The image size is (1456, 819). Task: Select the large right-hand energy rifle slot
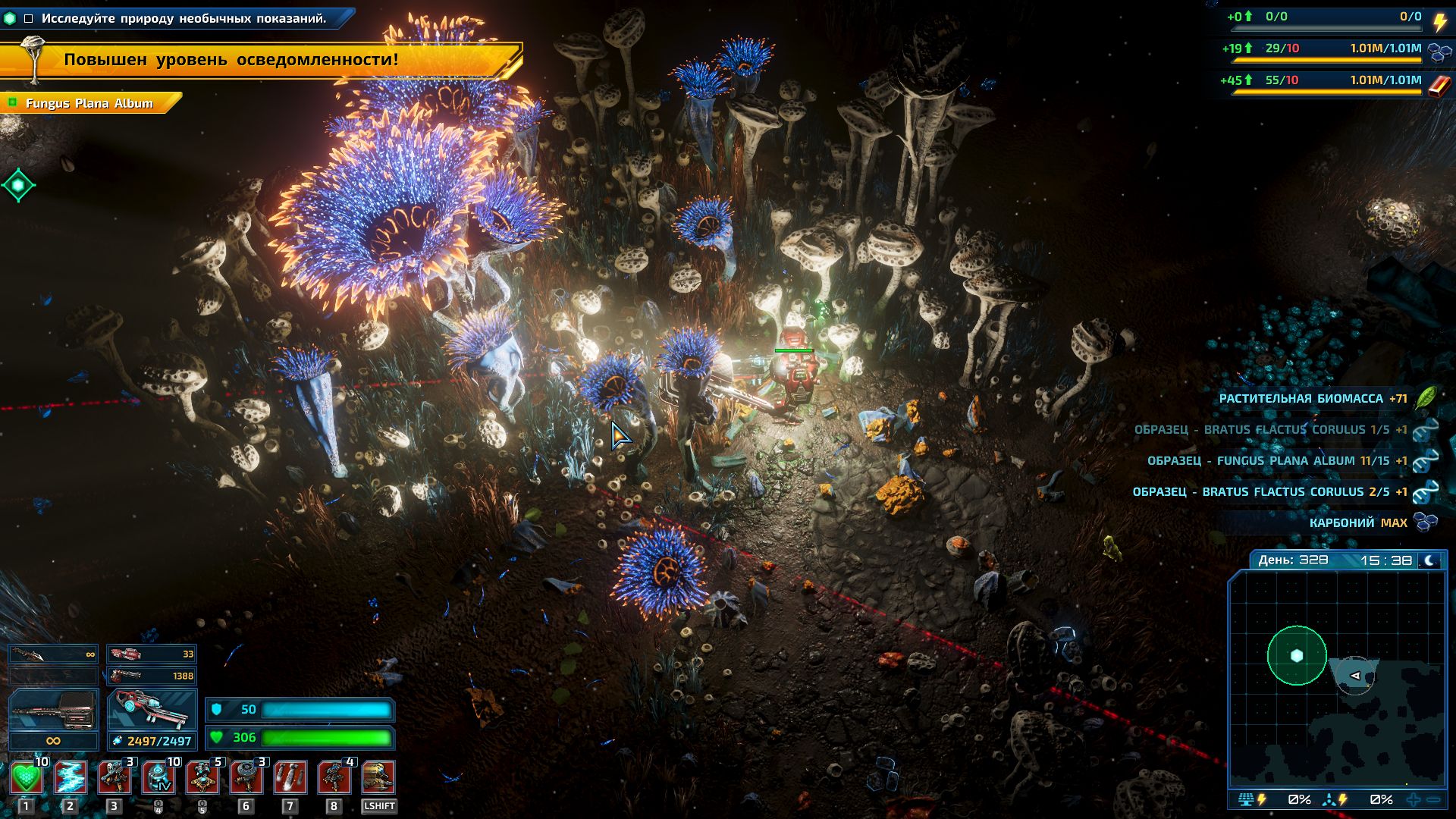pos(152,710)
